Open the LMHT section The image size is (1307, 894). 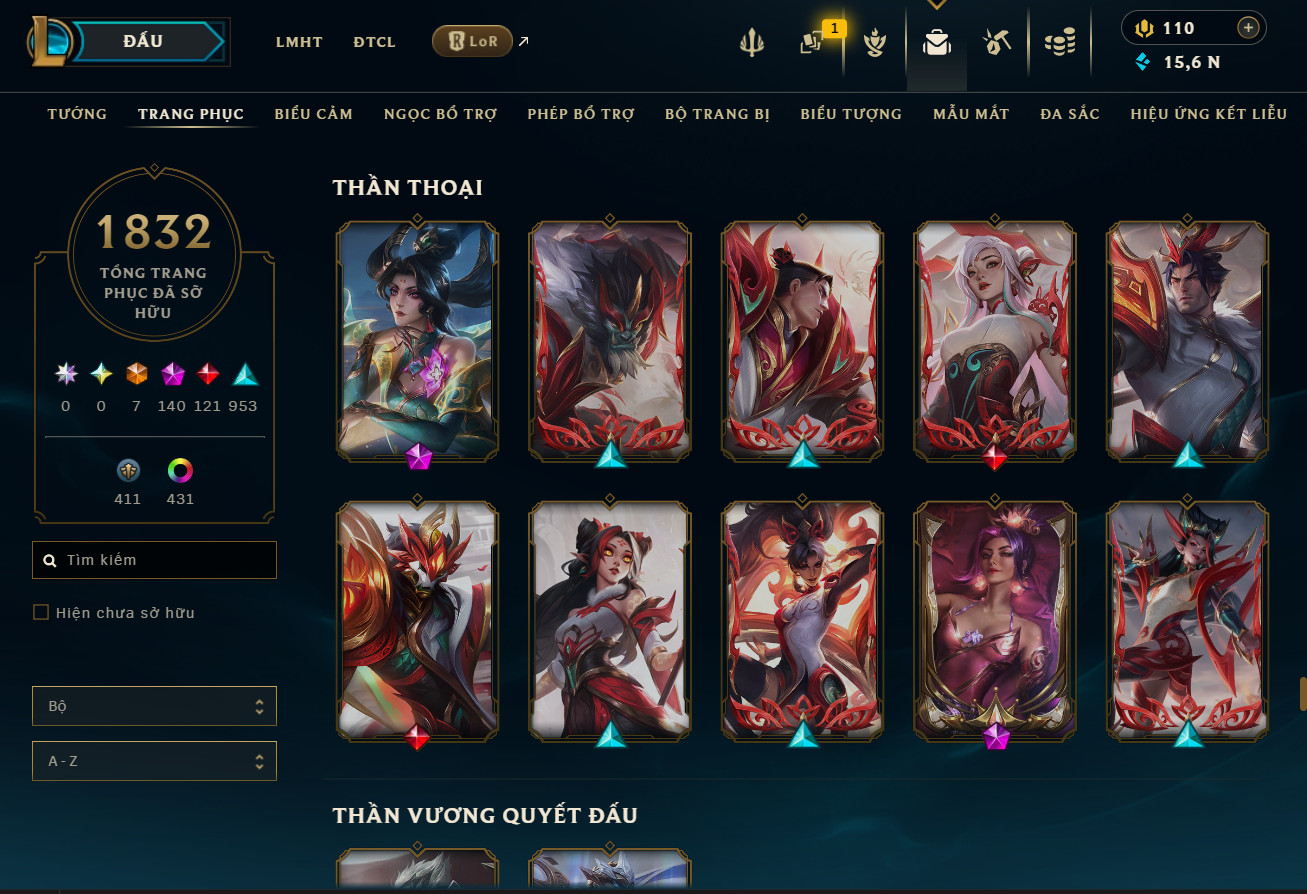tap(300, 42)
